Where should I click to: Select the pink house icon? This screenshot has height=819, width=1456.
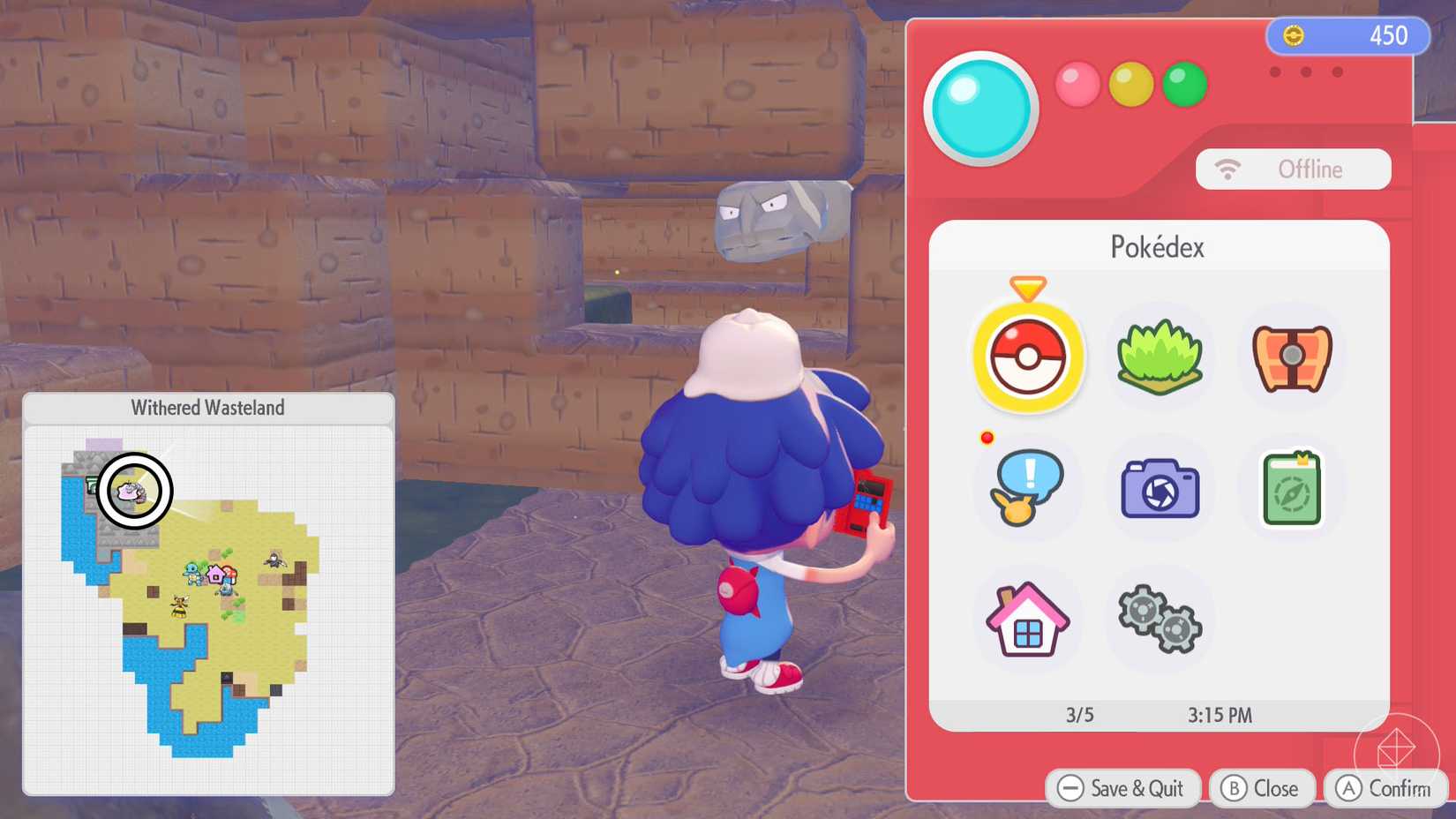pyautogui.click(x=1027, y=620)
